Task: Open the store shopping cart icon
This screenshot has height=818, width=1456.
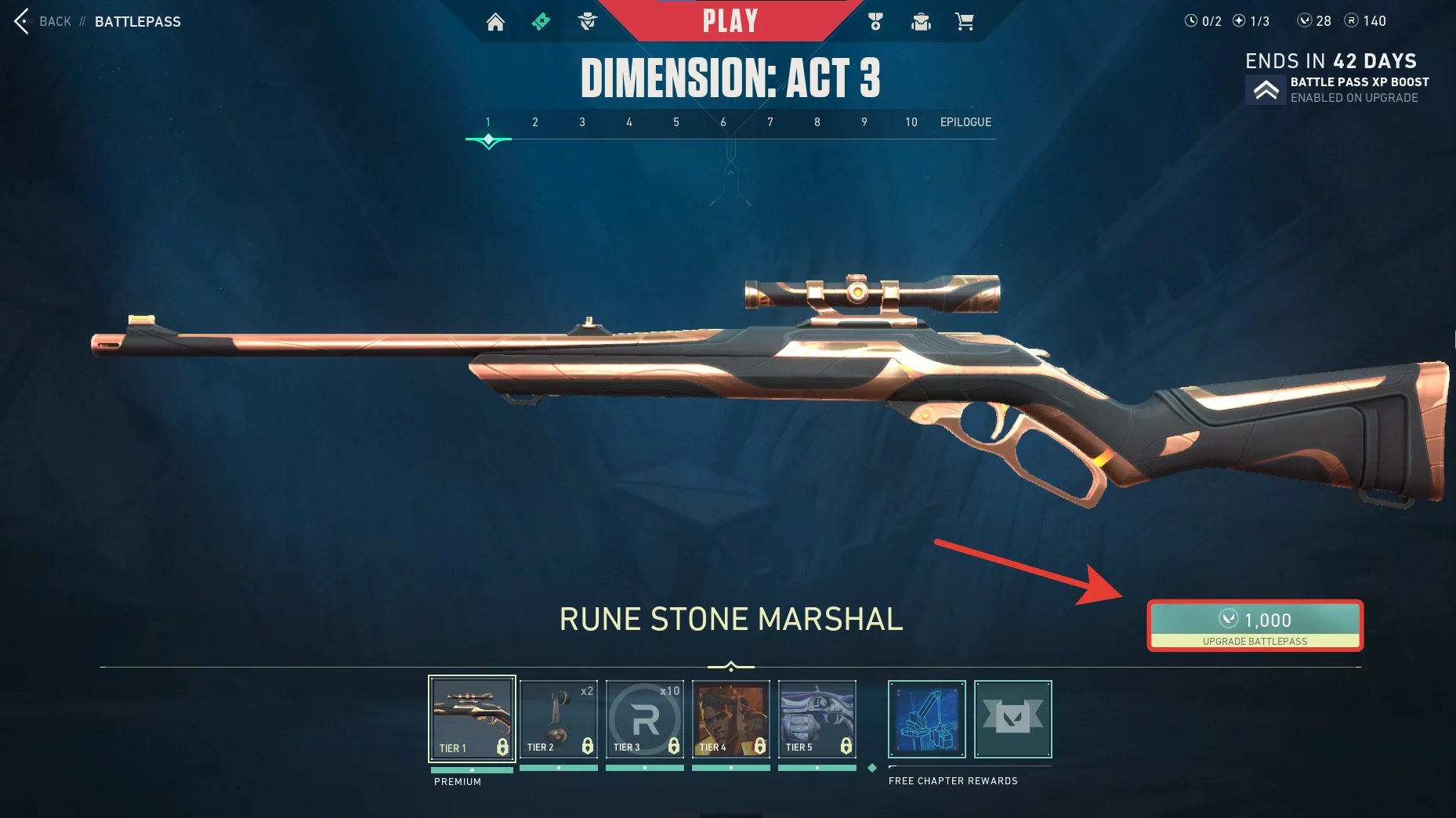Action: tap(964, 22)
